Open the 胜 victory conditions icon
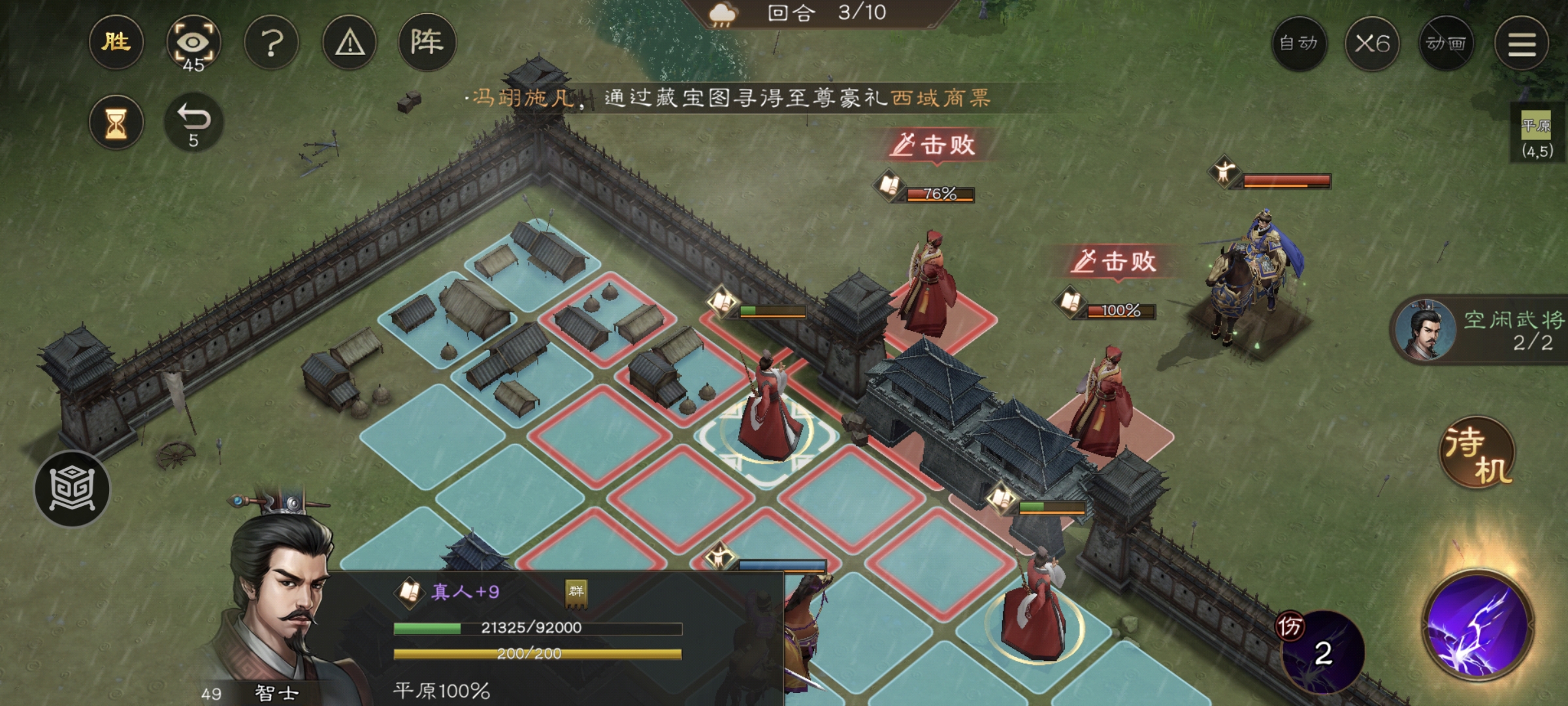Screen dimensions: 1568x706 click(x=116, y=41)
